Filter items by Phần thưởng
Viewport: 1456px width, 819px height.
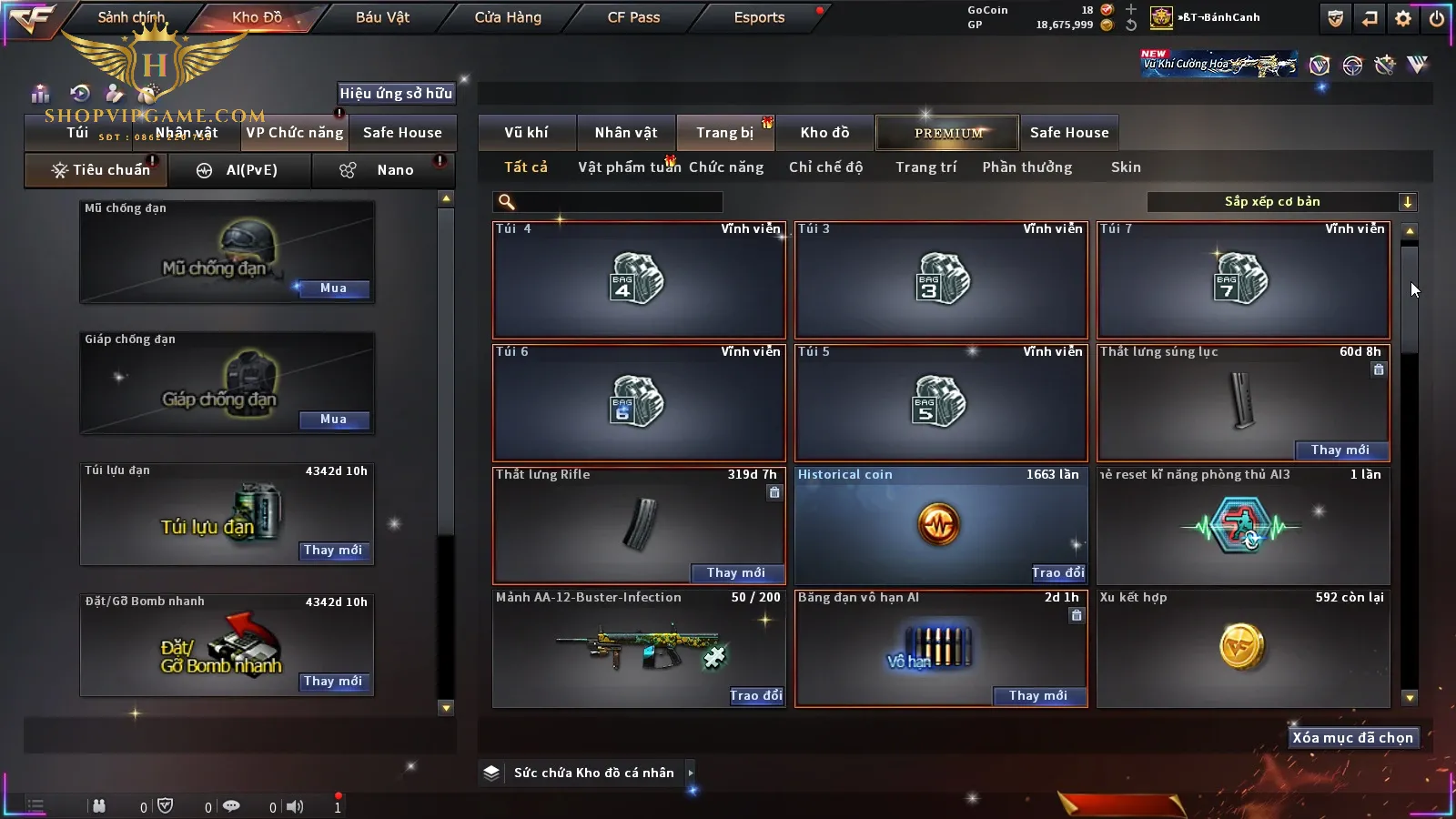(x=1026, y=167)
